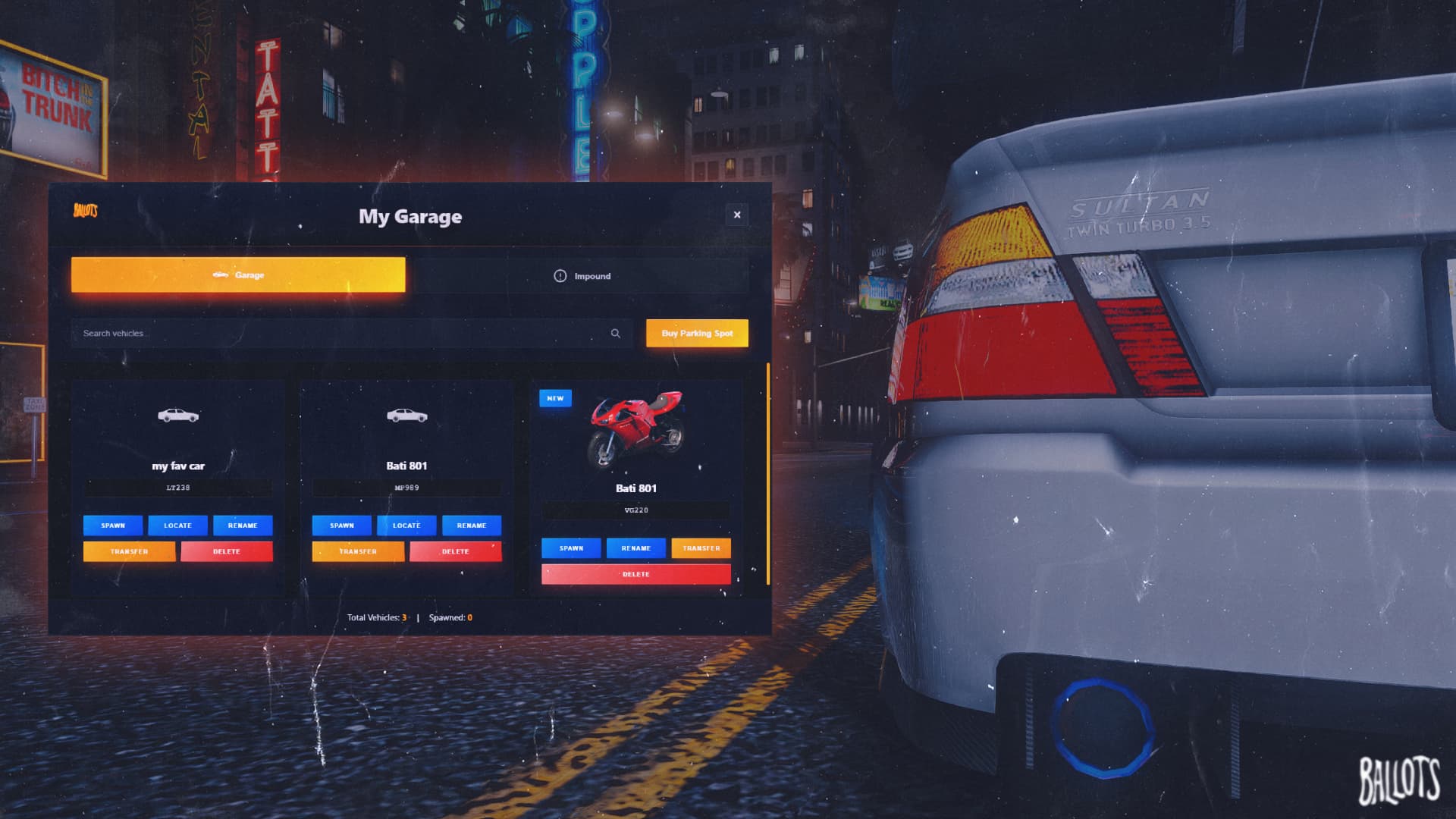This screenshot has height=819, width=1456.
Task: Click the yellow scrollbar on the right edge
Action: [769, 470]
